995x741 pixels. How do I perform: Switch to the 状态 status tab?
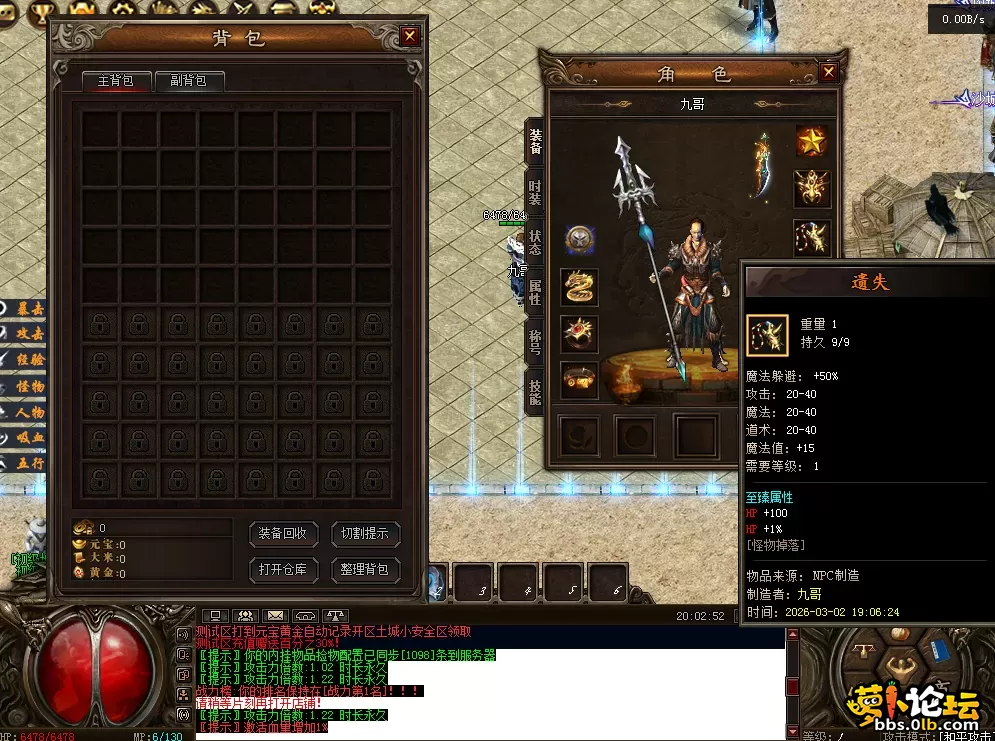[536, 241]
